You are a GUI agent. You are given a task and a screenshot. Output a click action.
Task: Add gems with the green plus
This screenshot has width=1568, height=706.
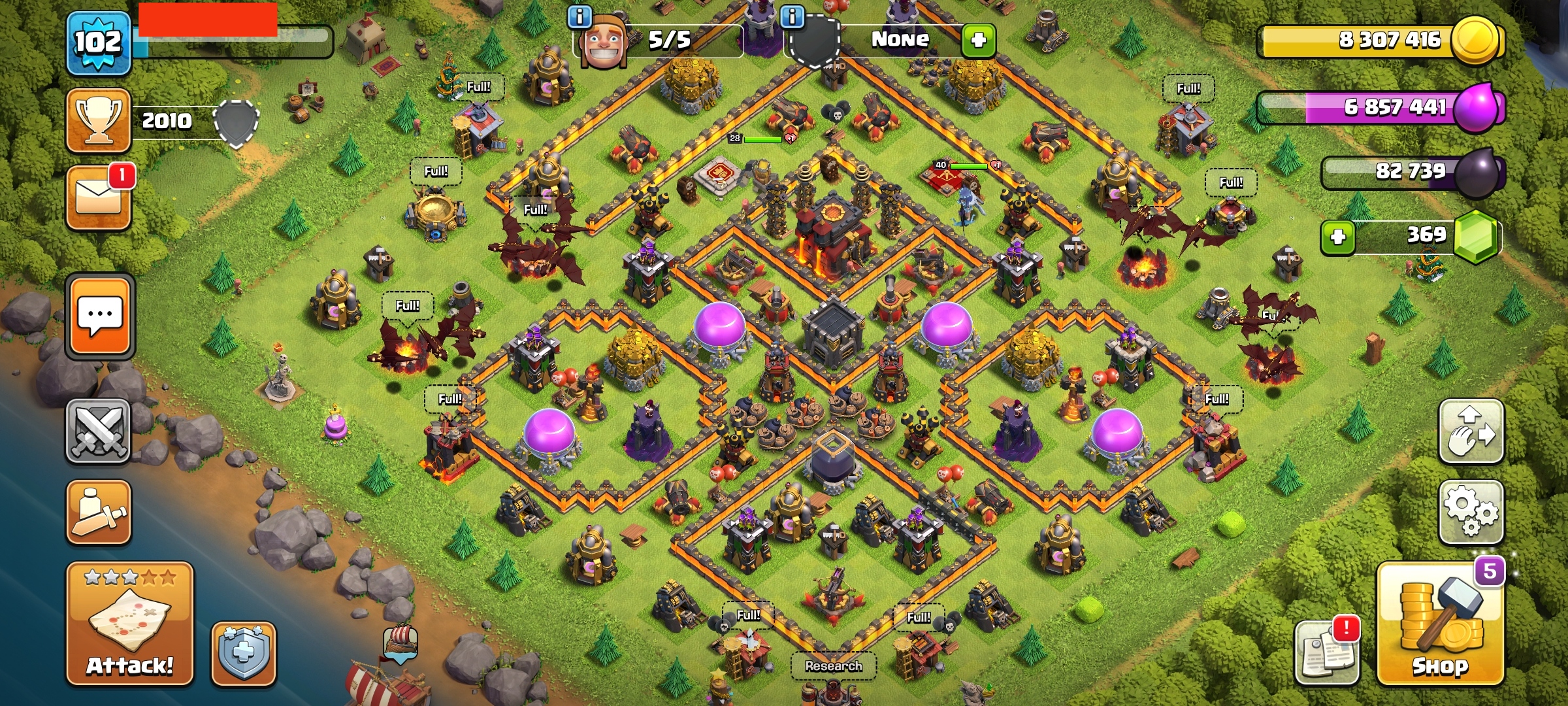coord(1338,237)
